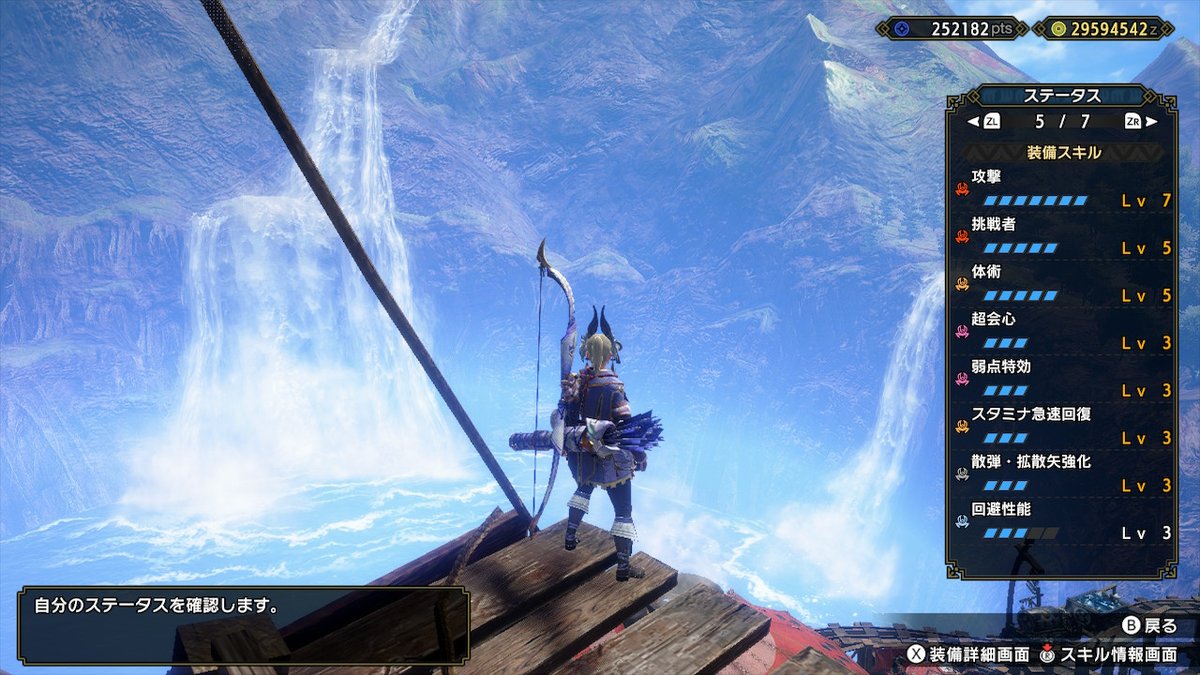Select the 回避性能 skill row
This screenshot has height=675, width=1200.
[1062, 522]
